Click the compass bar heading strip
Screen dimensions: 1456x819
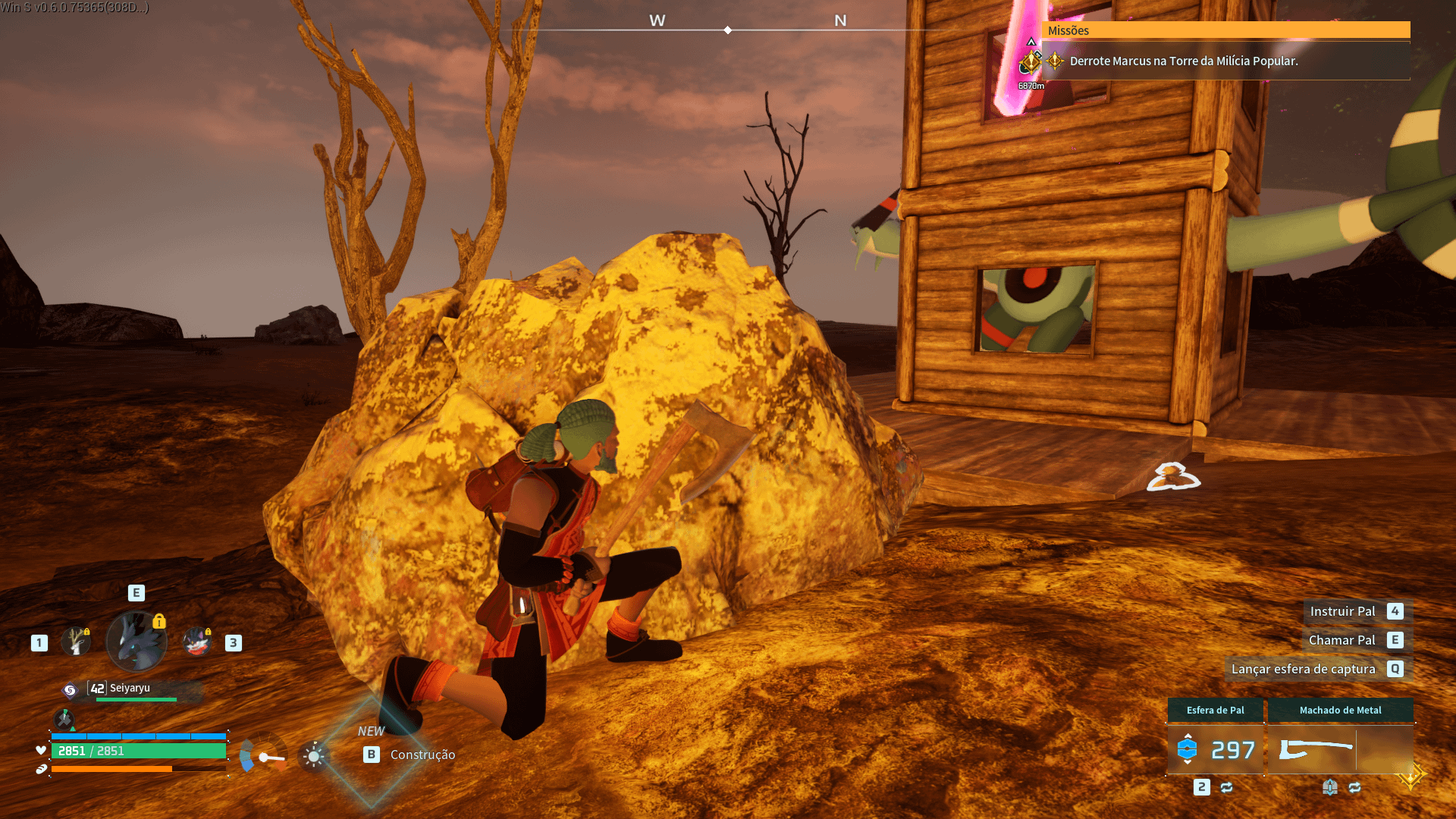(x=728, y=30)
